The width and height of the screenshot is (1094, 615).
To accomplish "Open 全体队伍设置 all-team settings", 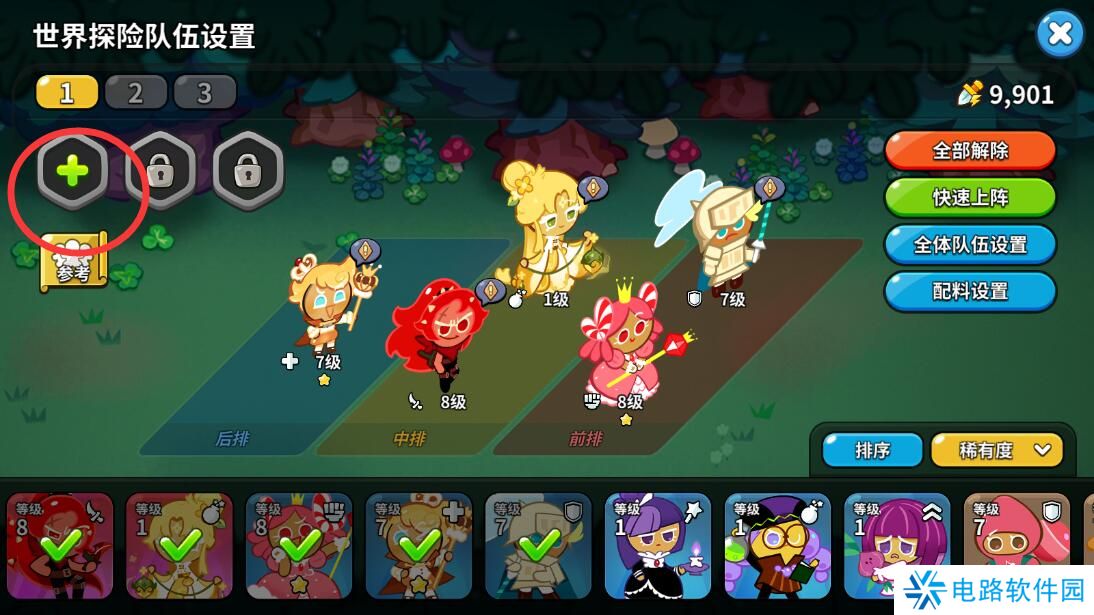I will (970, 245).
